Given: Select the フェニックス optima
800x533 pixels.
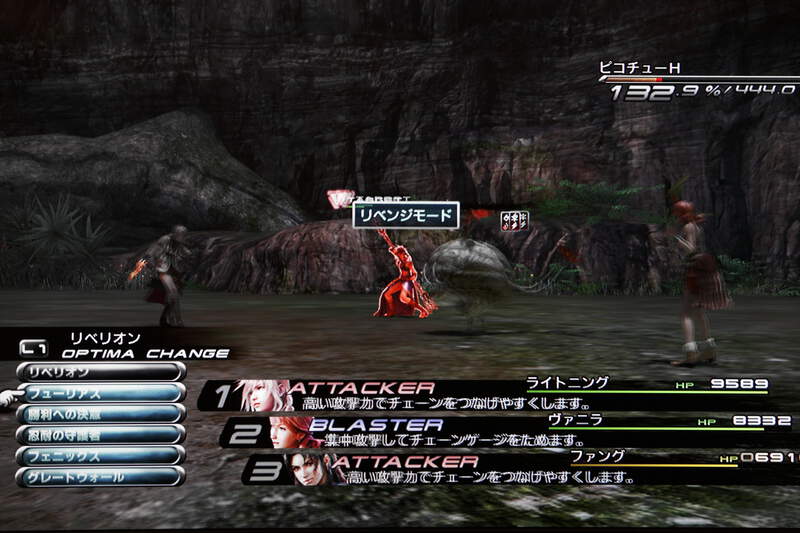Looking at the screenshot, I should click(98, 455).
